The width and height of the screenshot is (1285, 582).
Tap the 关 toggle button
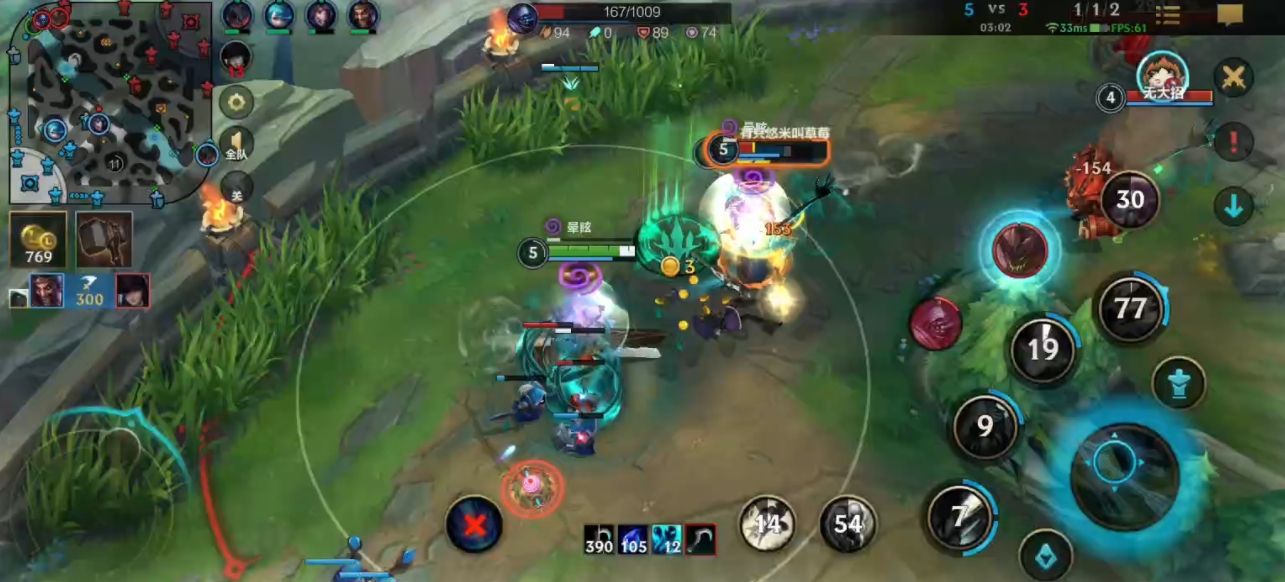click(x=236, y=189)
